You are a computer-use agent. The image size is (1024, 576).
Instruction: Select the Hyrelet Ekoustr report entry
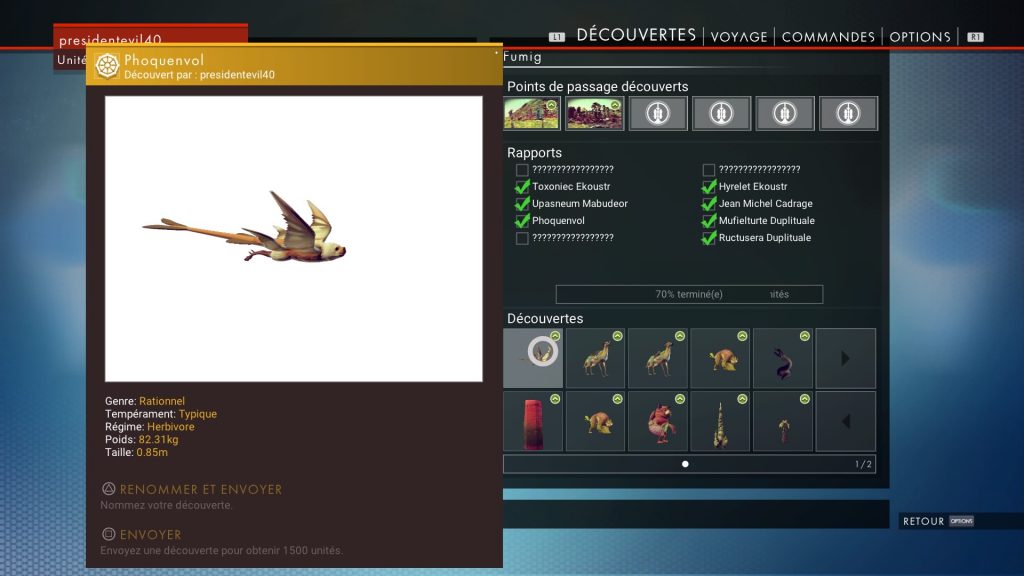[752, 187]
